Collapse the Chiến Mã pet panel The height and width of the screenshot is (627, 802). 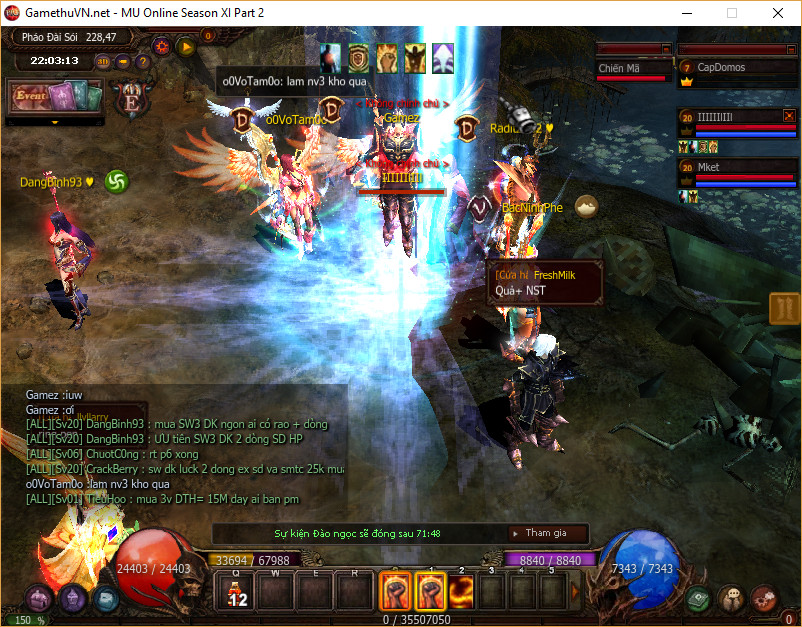665,48
